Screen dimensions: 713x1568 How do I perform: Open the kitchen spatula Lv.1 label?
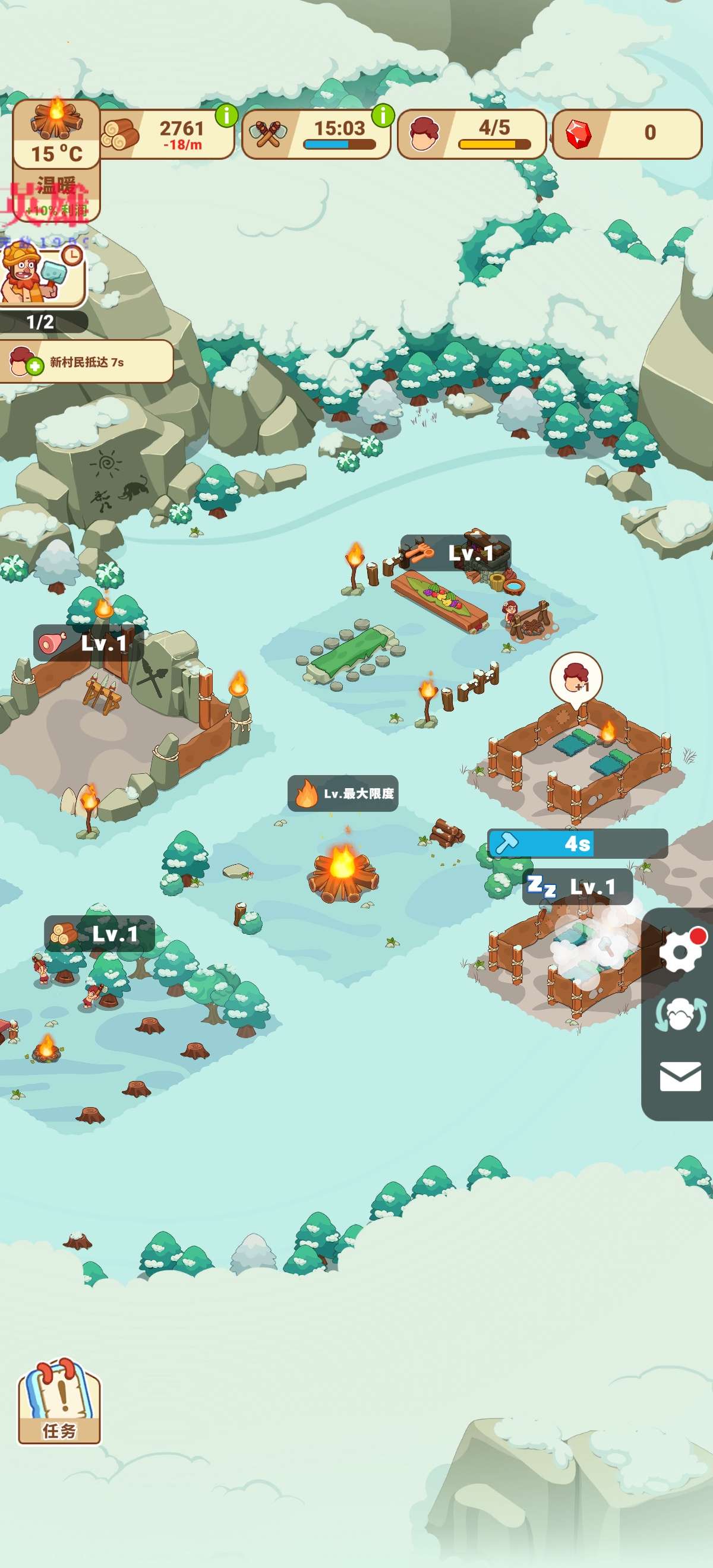tap(455, 553)
